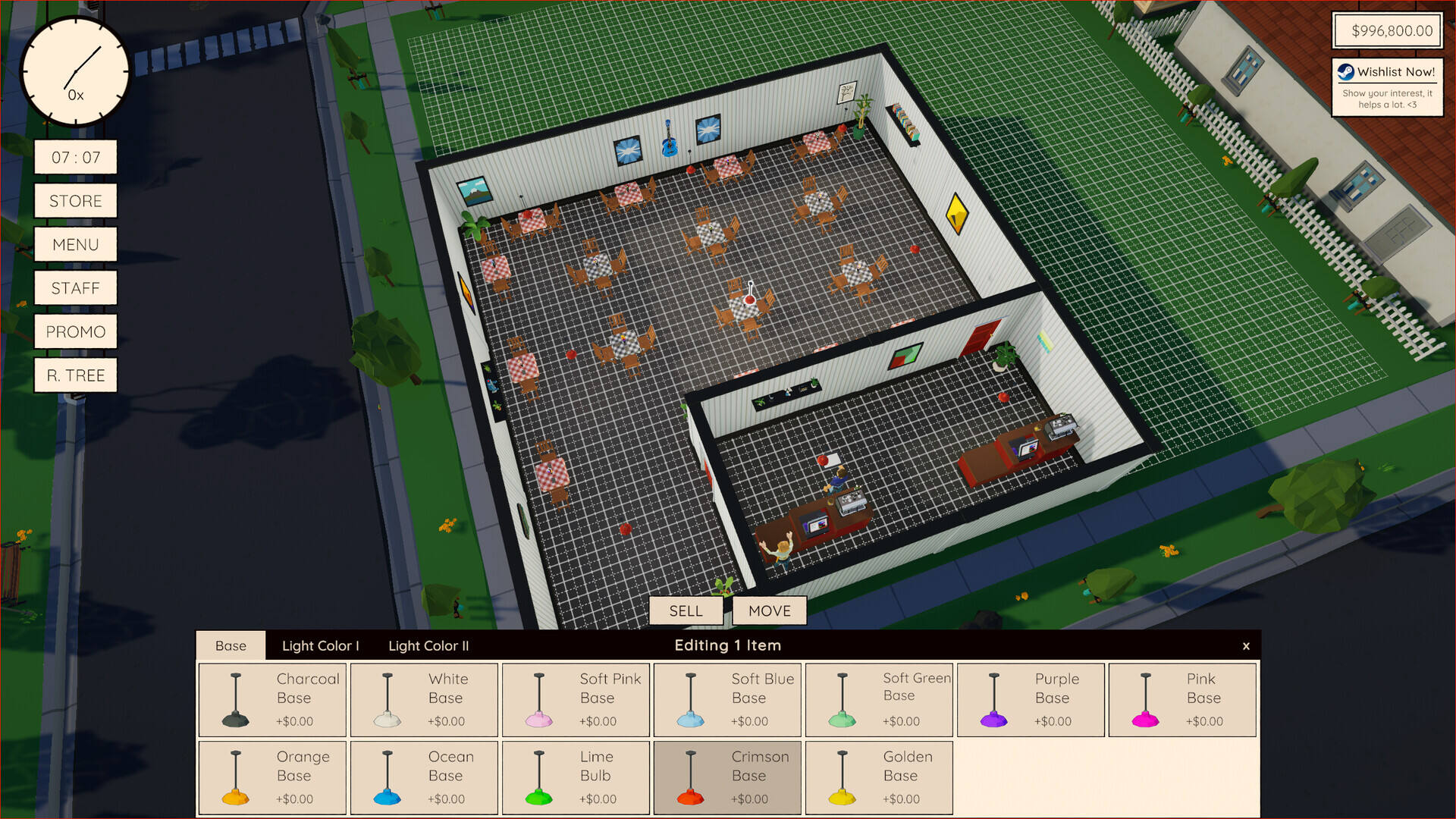Viewport: 1456px width, 819px height.
Task: Switch to the Light Color II tab
Action: [428, 645]
